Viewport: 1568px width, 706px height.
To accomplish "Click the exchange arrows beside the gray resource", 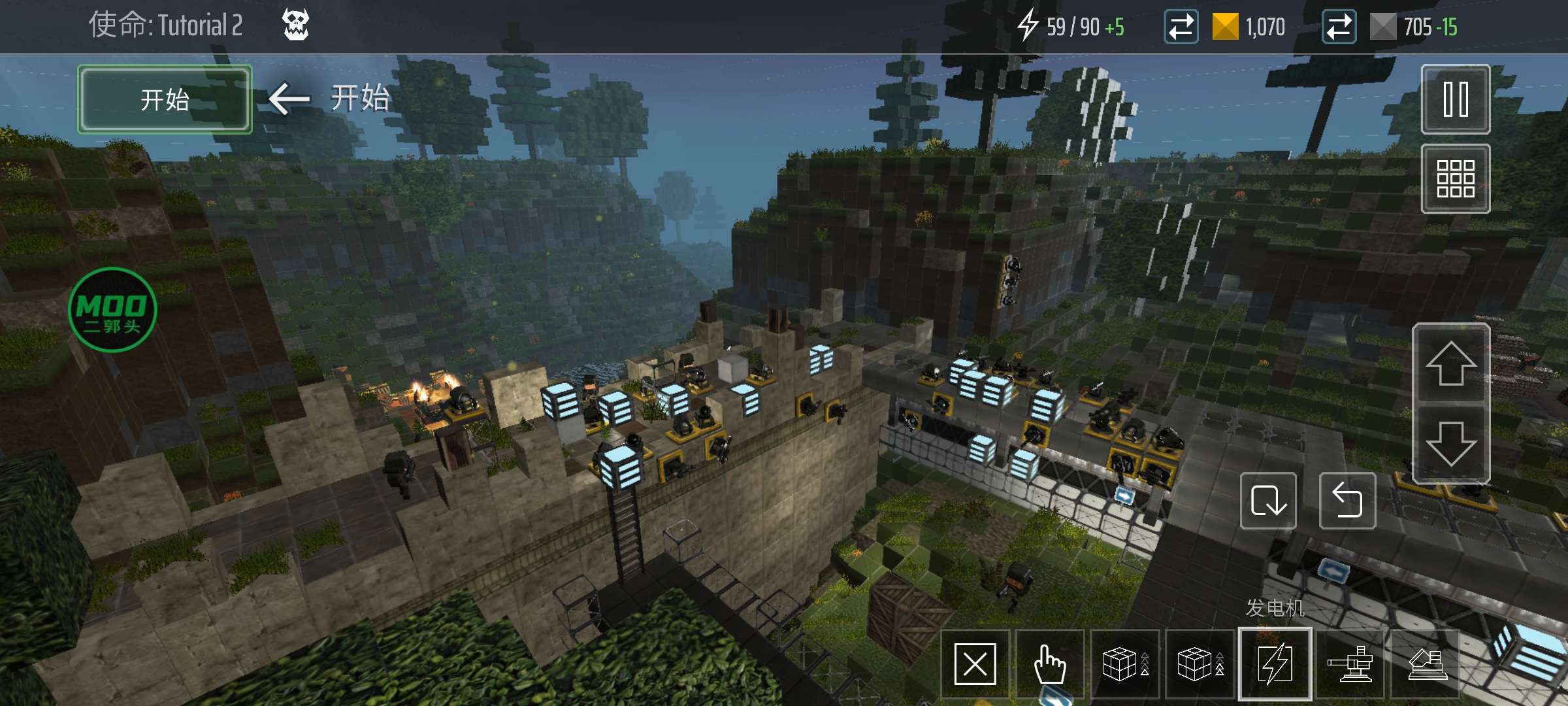I will click(1339, 27).
